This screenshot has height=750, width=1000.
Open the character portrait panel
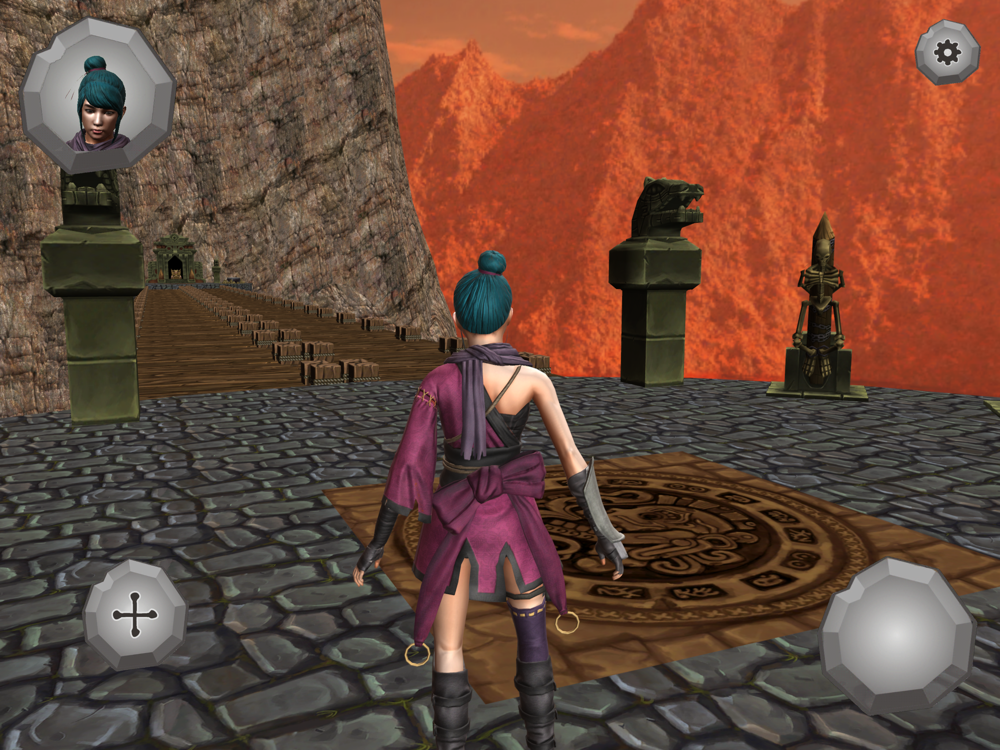pos(98,95)
